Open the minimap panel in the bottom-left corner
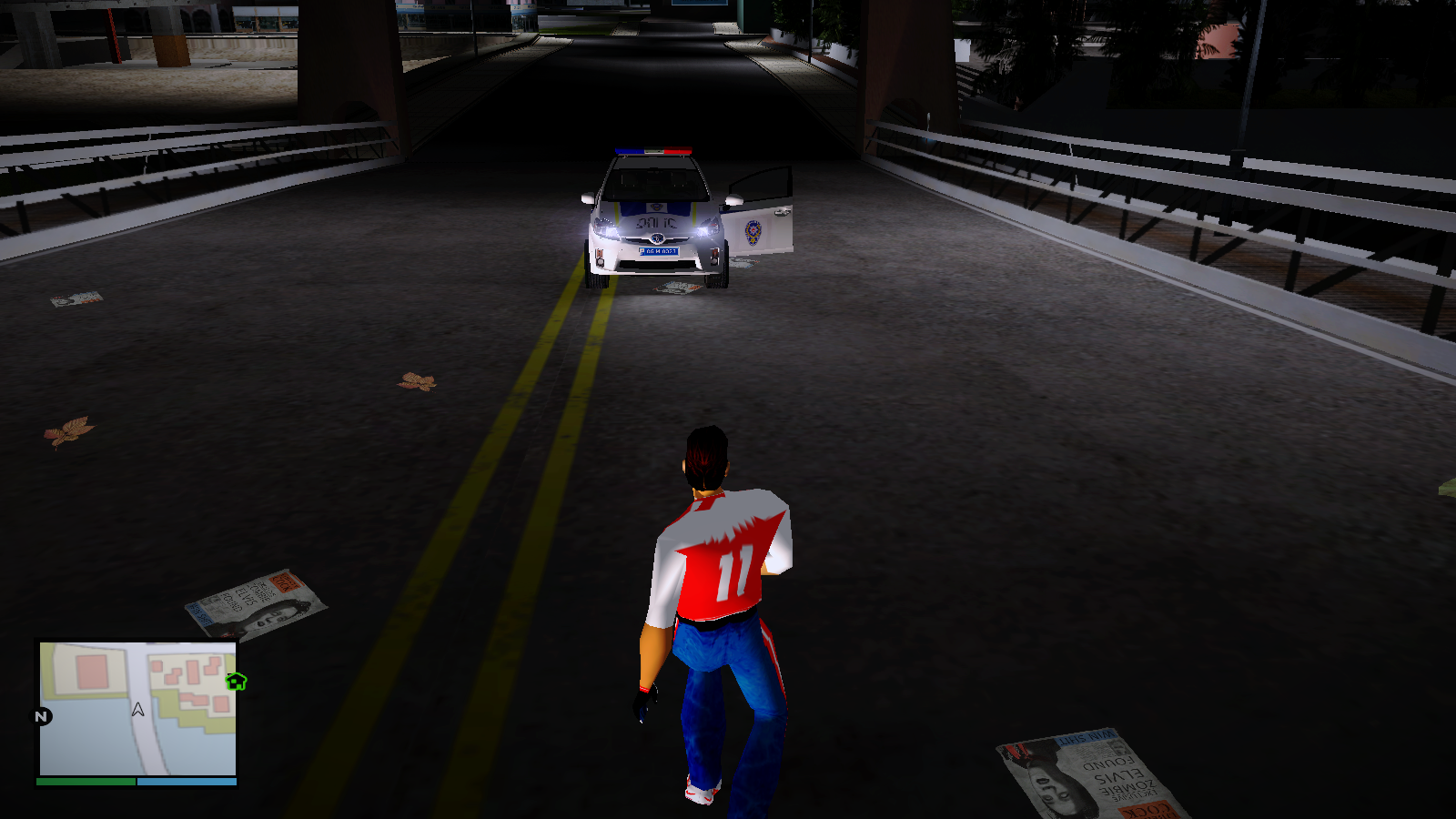 (136, 710)
